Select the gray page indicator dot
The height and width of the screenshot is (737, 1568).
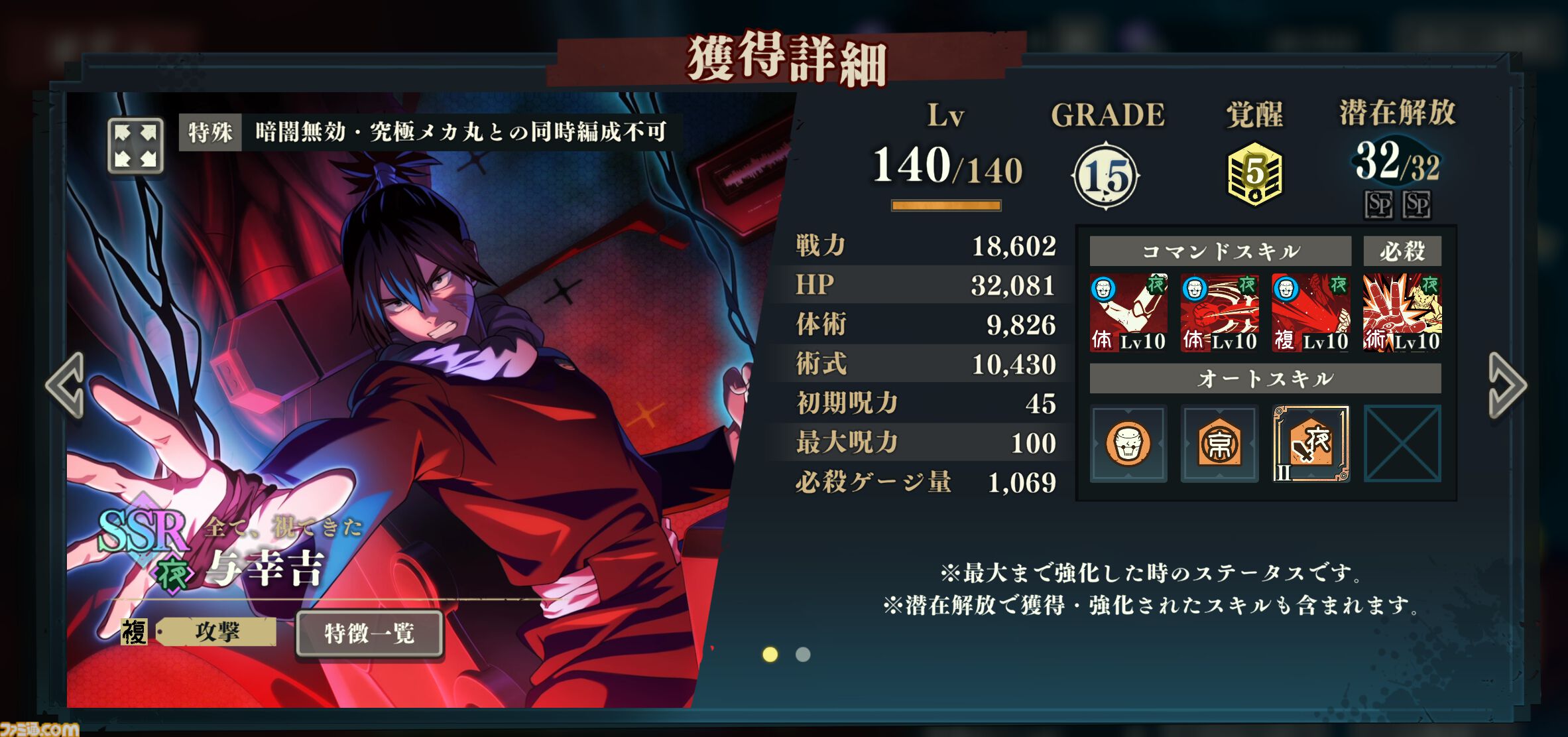[802, 655]
